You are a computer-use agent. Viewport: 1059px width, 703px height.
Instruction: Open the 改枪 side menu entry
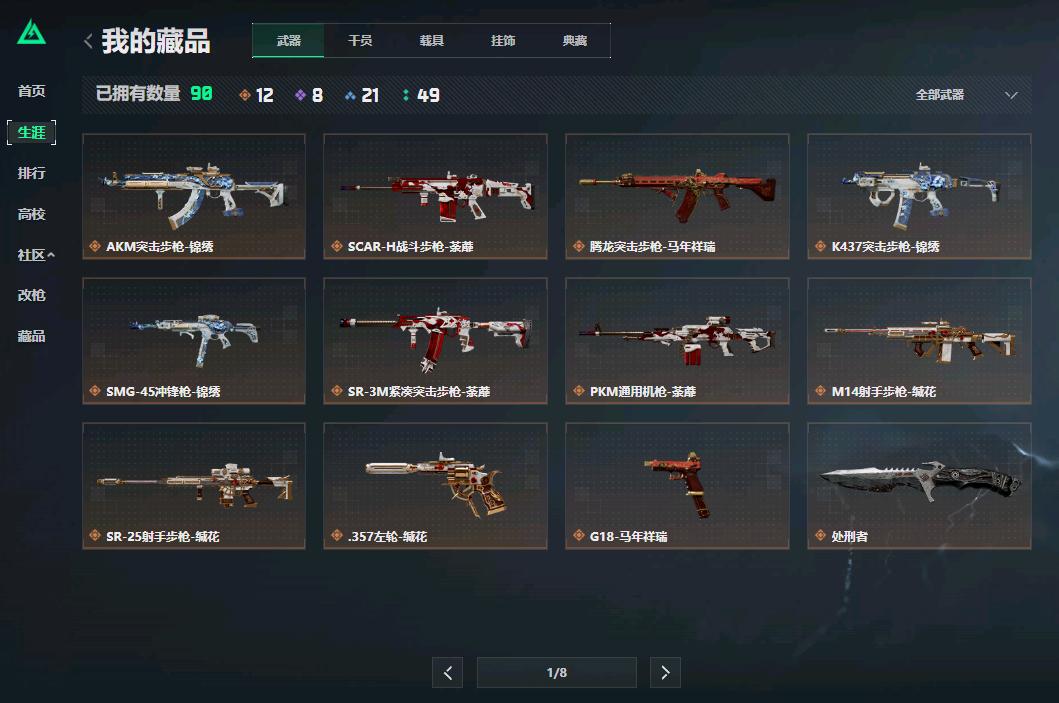pyautogui.click(x=32, y=295)
